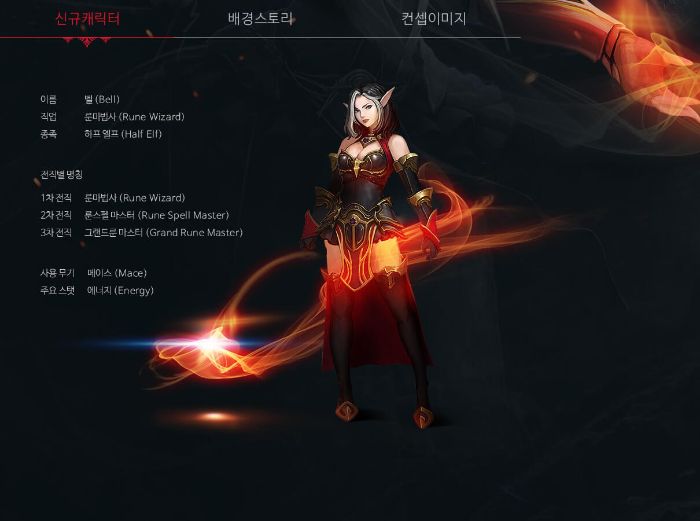Open the 컨셉이미지 tab

coord(434,19)
